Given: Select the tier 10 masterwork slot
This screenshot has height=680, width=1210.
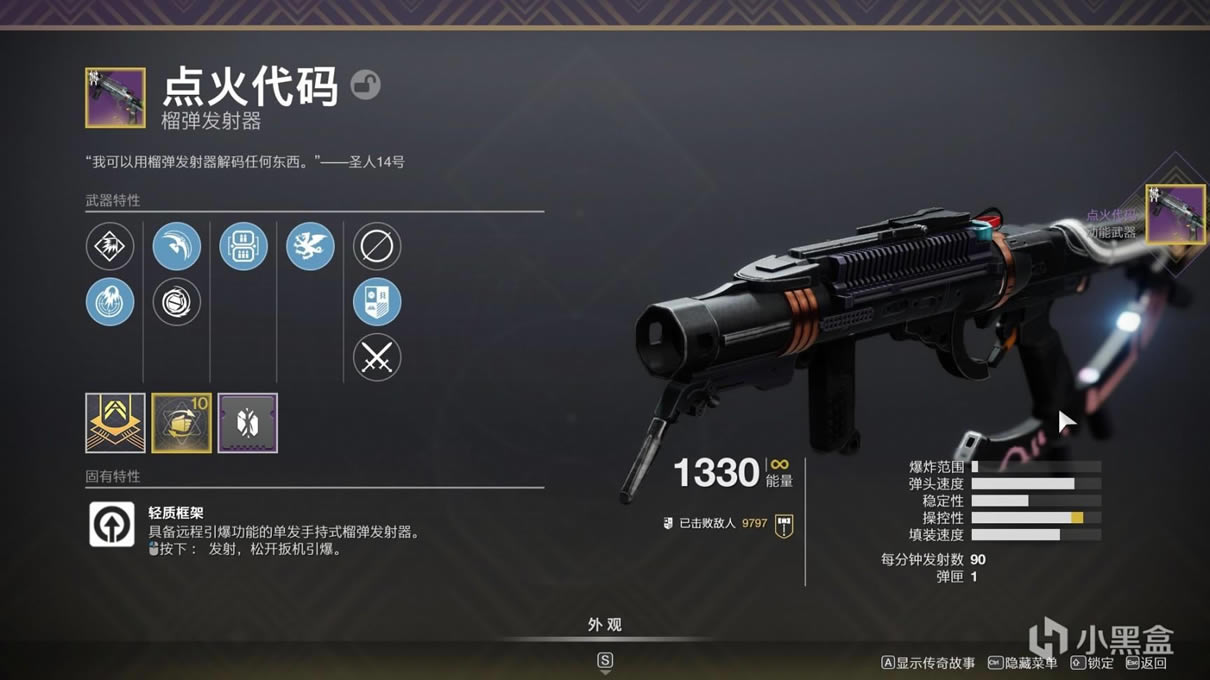Looking at the screenshot, I should tap(181, 423).
